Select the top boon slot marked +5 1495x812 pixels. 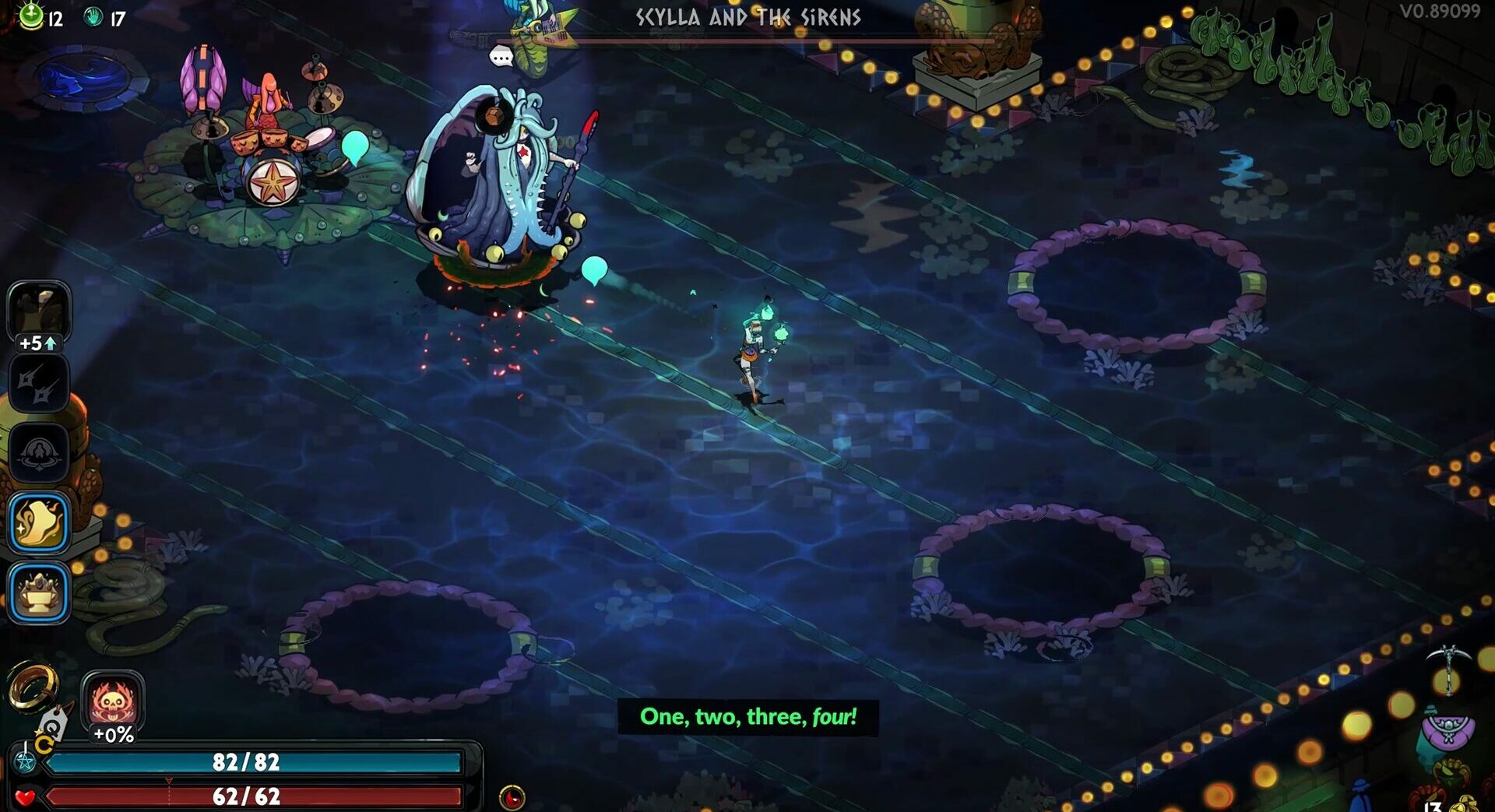point(39,311)
